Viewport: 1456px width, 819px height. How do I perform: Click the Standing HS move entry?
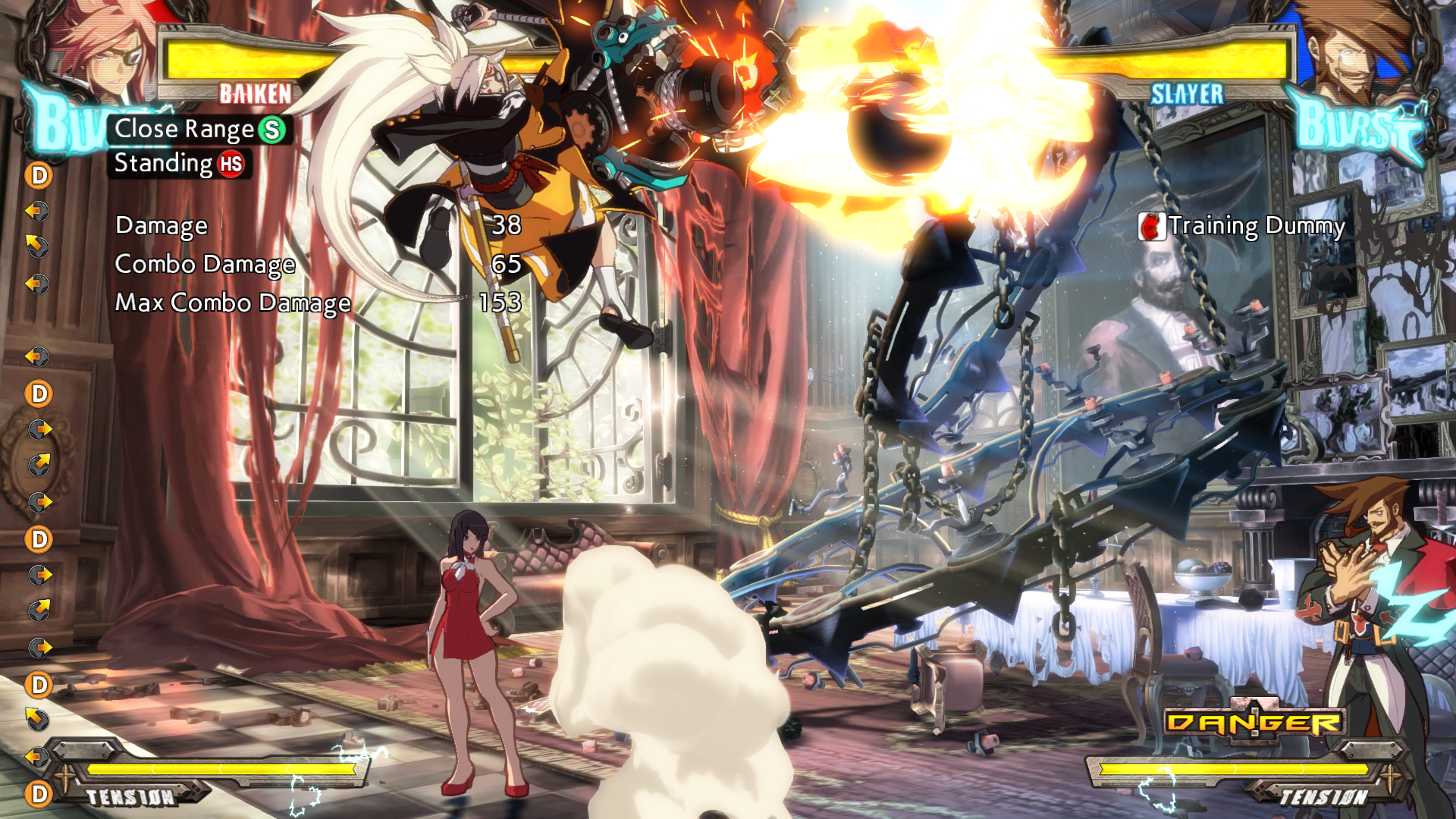click(179, 164)
